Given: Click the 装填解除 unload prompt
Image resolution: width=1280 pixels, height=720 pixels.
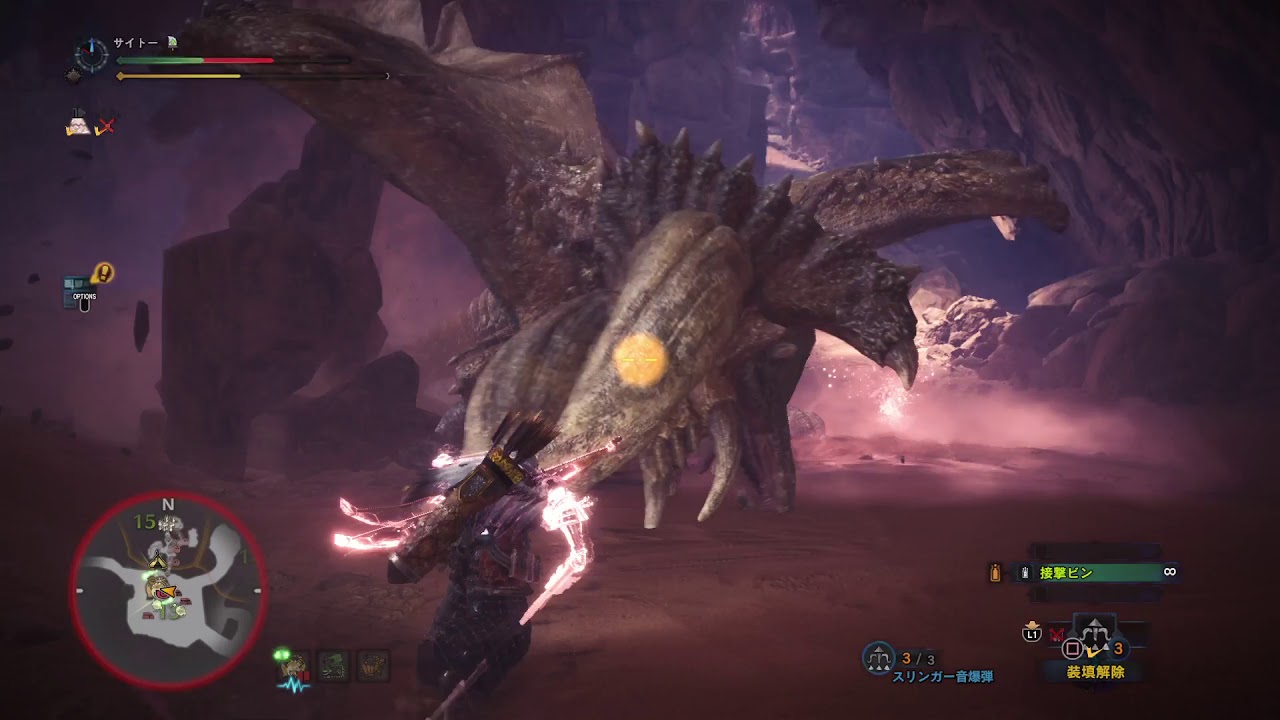Looking at the screenshot, I should point(1098,673).
